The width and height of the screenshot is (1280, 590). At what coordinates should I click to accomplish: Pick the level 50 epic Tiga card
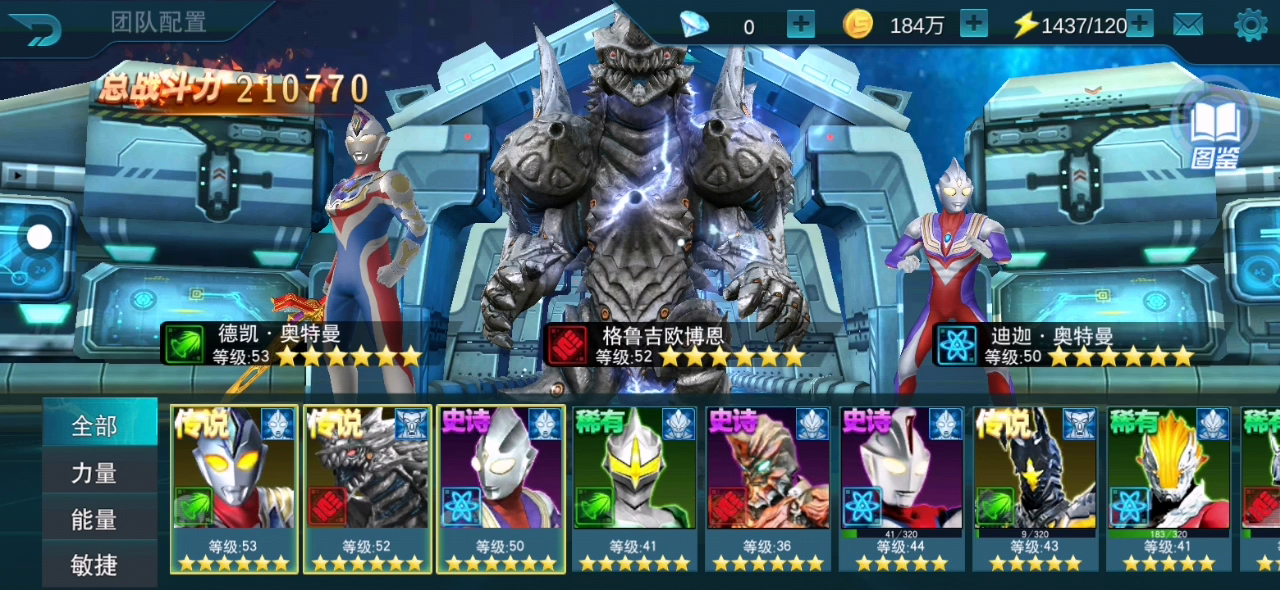pyautogui.click(x=501, y=488)
